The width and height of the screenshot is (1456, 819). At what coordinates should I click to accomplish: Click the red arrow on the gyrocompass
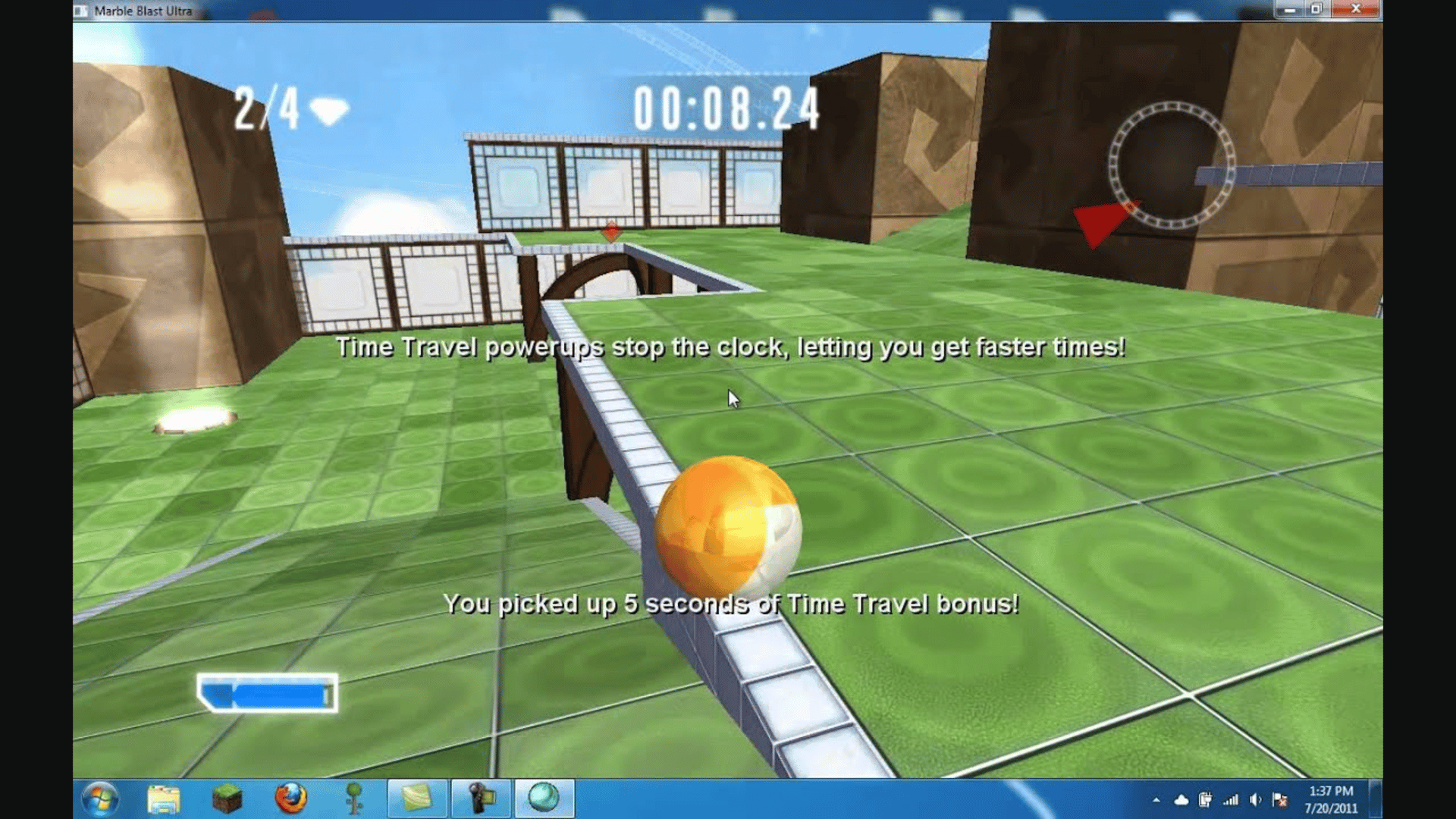(1099, 225)
